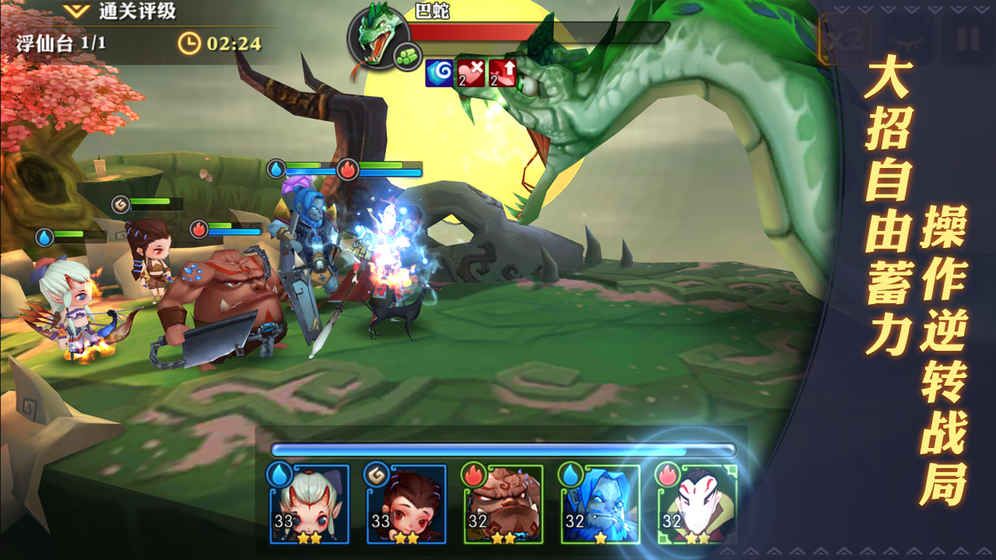
Task: Select the brown-haired girl hero portrait
Action: click(406, 504)
